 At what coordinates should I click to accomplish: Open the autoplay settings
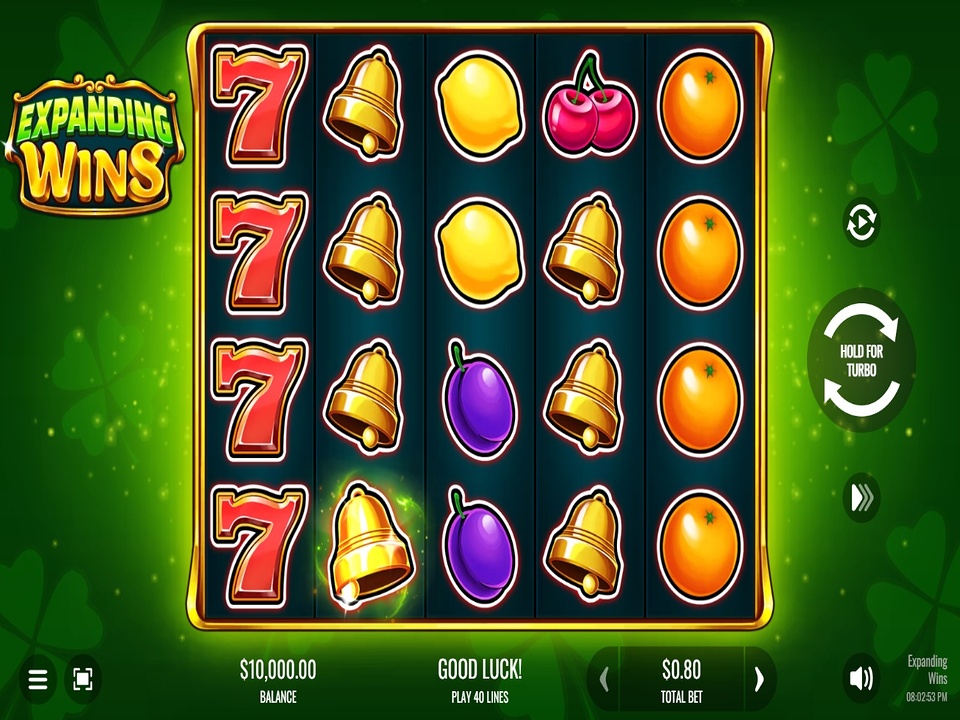click(861, 222)
